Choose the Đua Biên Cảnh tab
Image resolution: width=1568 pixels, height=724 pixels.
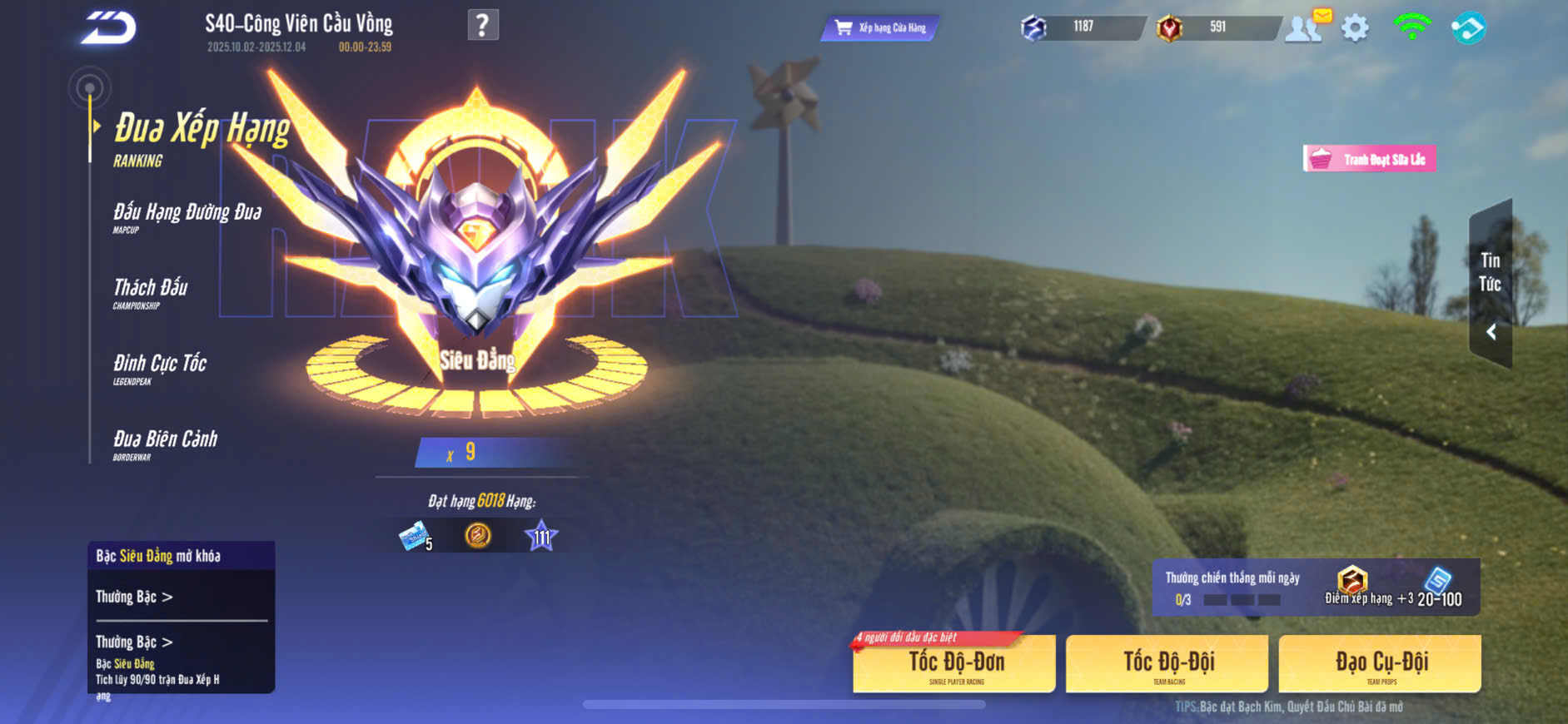165,444
